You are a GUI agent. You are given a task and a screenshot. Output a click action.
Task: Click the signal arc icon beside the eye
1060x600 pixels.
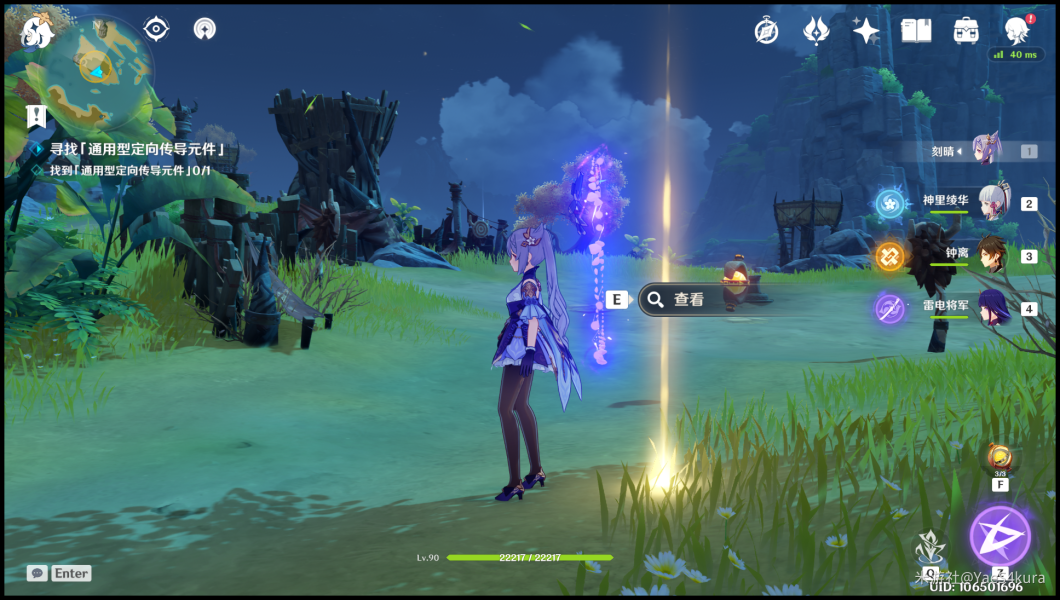pyautogui.click(x=204, y=29)
